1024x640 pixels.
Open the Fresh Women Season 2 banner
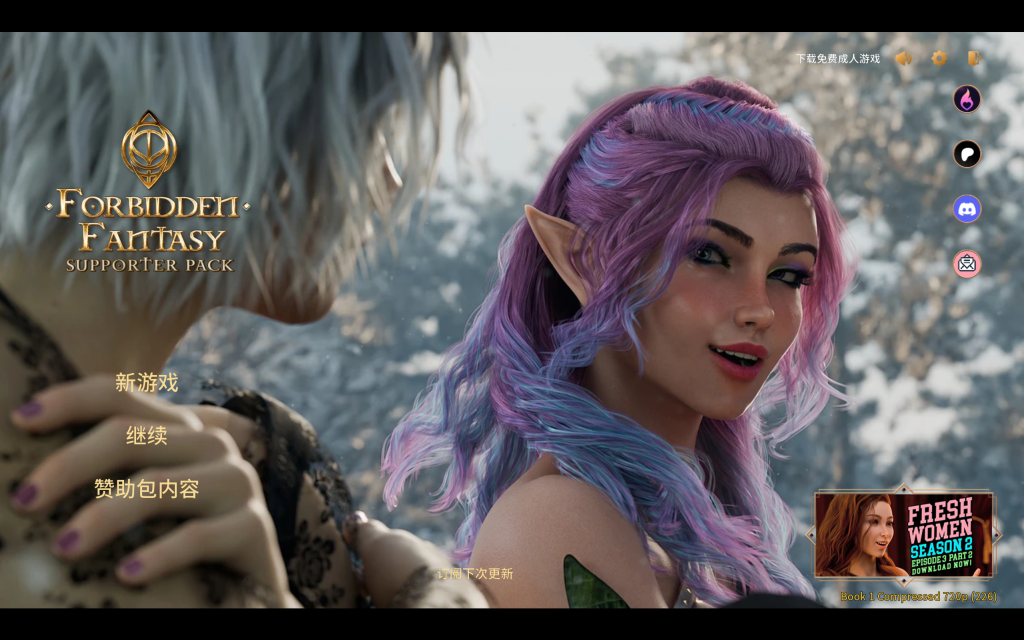point(903,535)
